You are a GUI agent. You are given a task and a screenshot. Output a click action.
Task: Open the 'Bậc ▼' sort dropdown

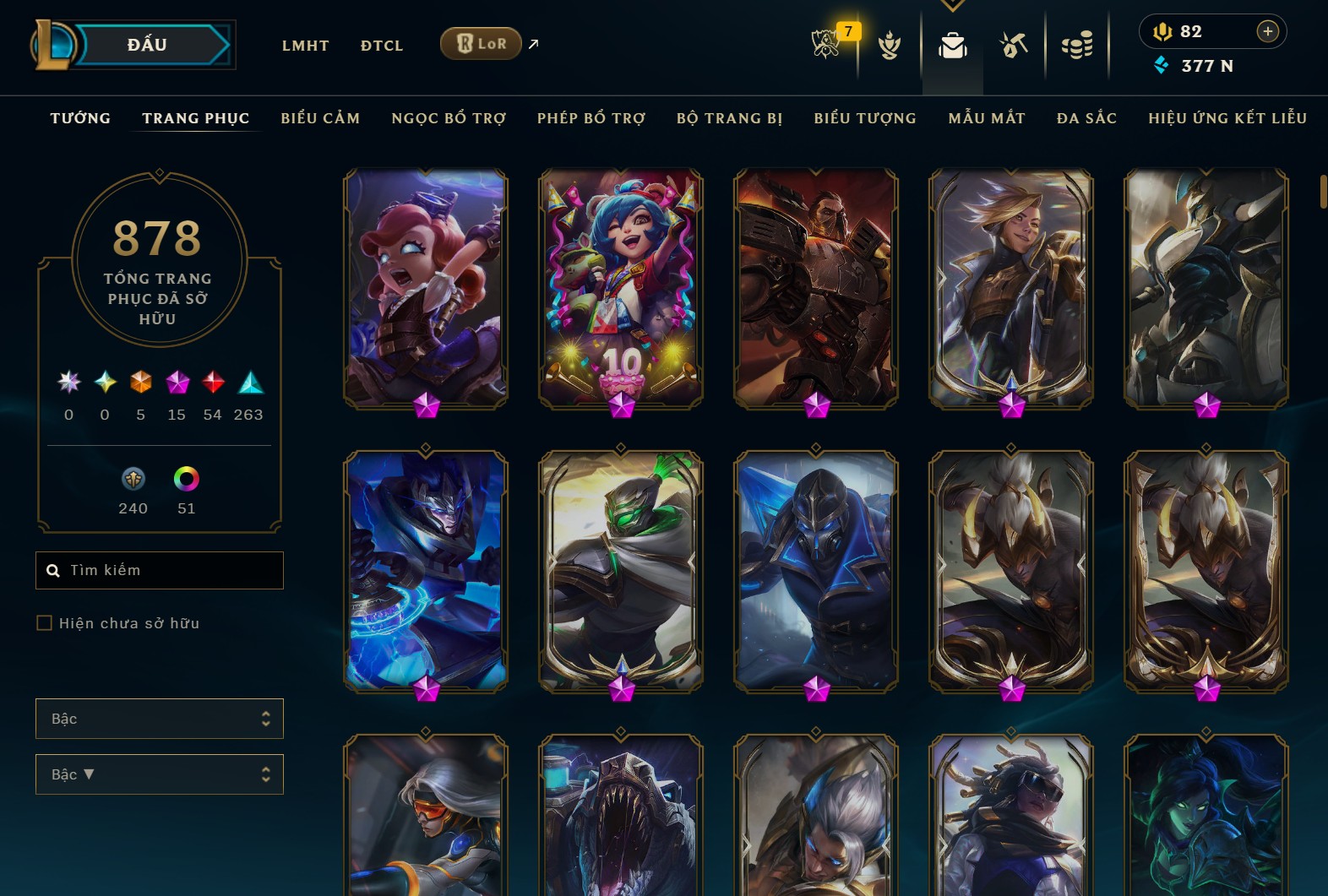coord(159,774)
